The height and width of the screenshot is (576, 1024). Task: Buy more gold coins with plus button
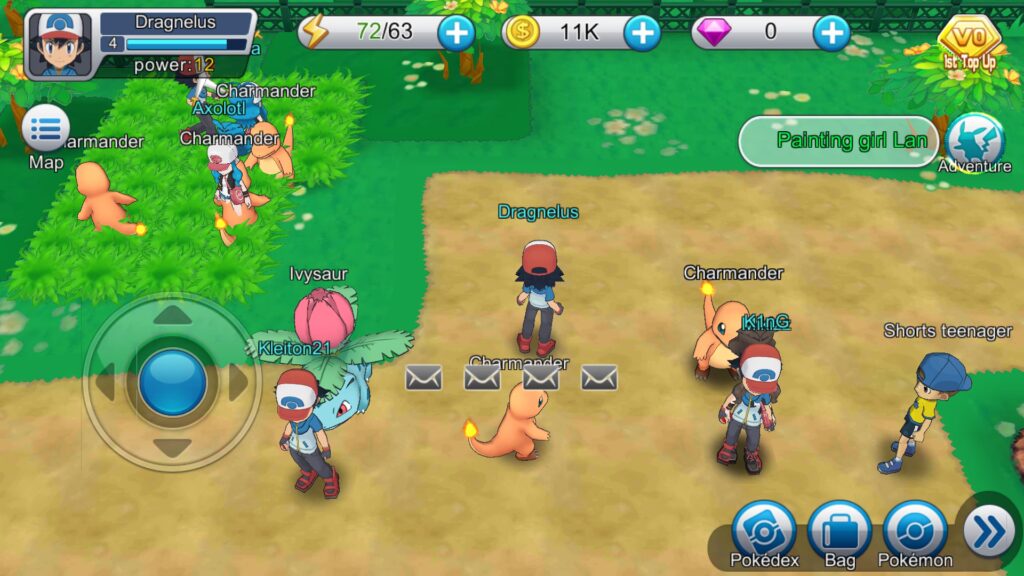642,33
